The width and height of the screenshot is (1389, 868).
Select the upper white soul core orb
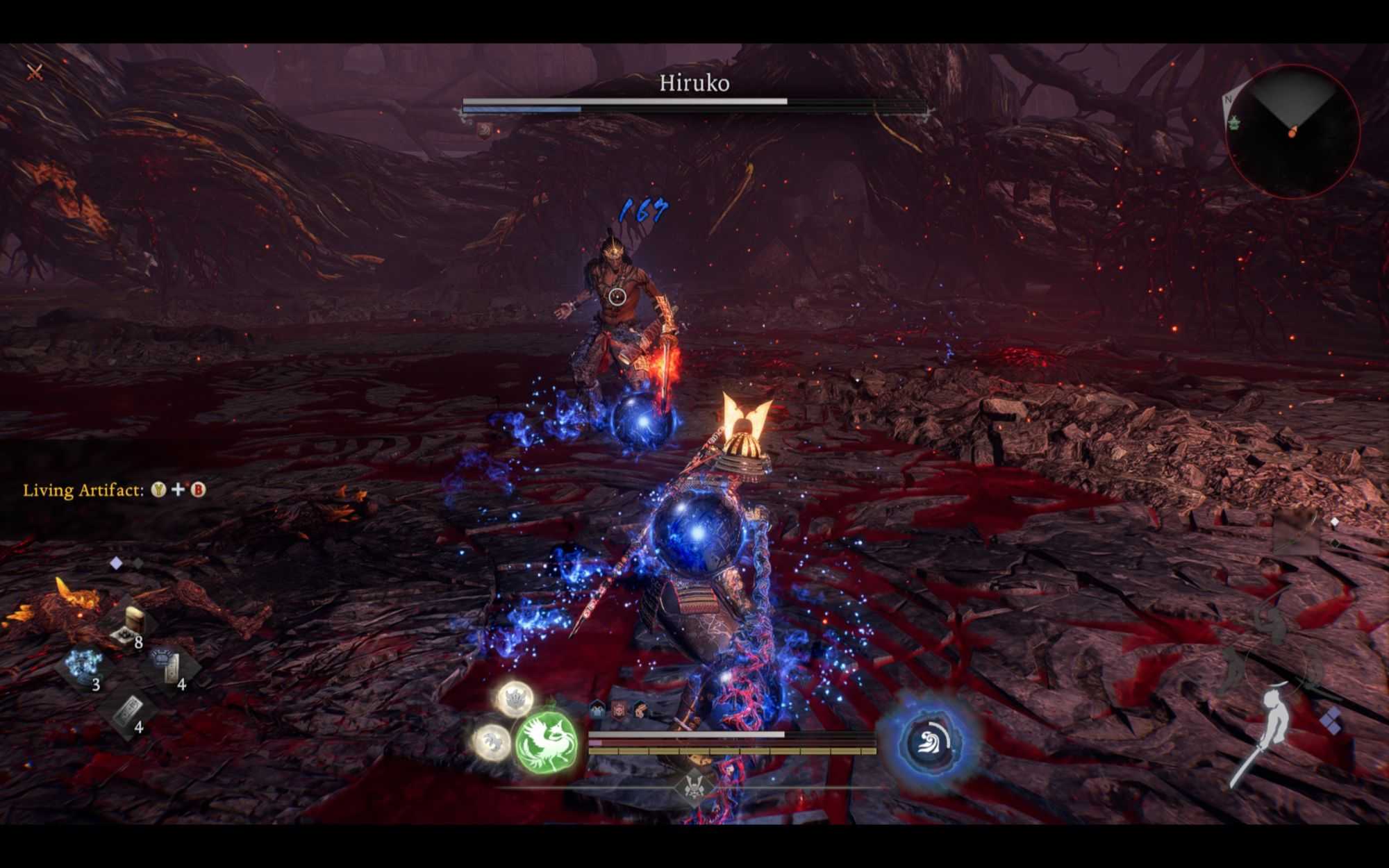click(x=516, y=699)
